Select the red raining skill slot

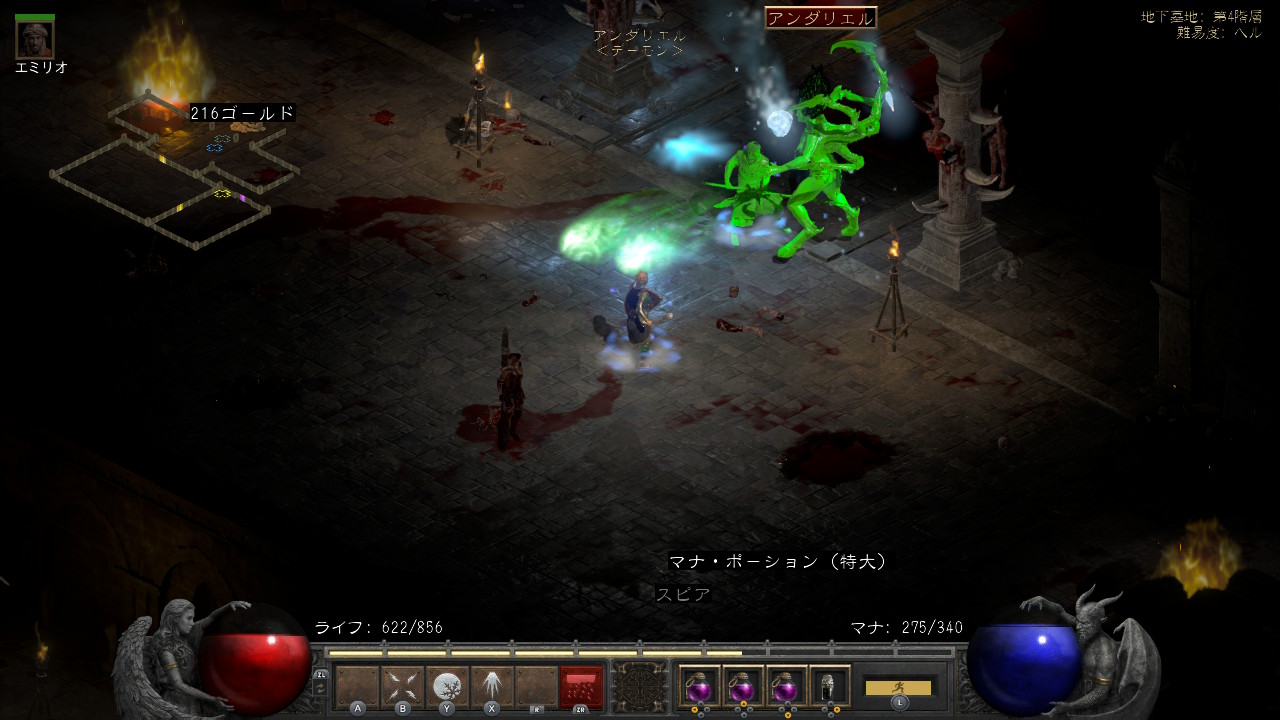click(x=581, y=686)
